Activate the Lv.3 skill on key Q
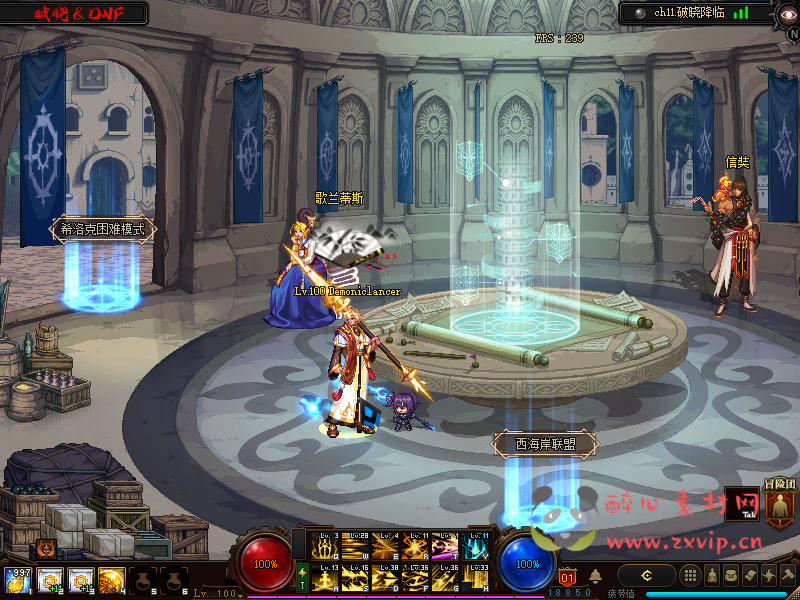 tap(325, 548)
